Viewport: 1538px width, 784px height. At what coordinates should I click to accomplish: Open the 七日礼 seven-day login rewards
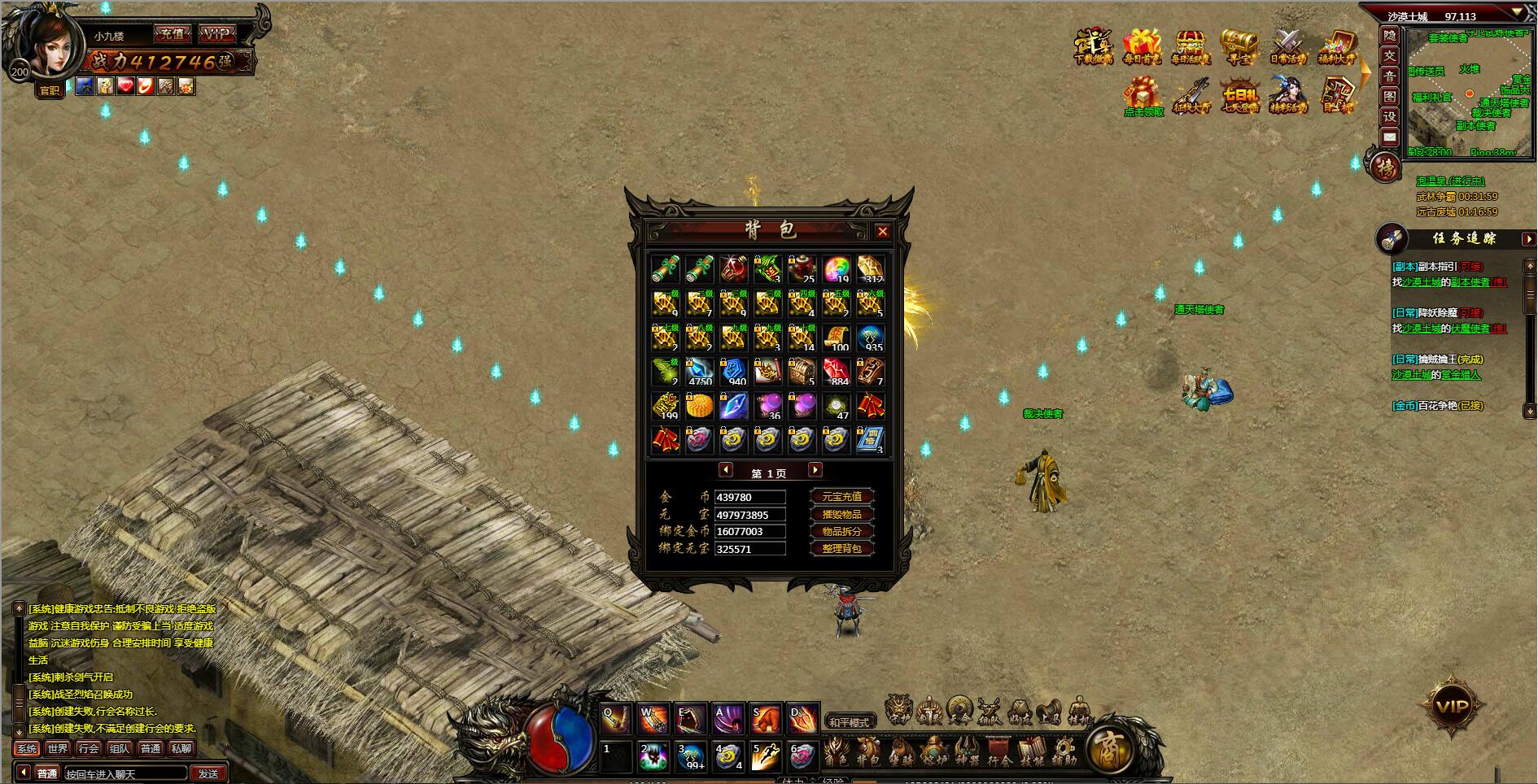[x=1240, y=95]
